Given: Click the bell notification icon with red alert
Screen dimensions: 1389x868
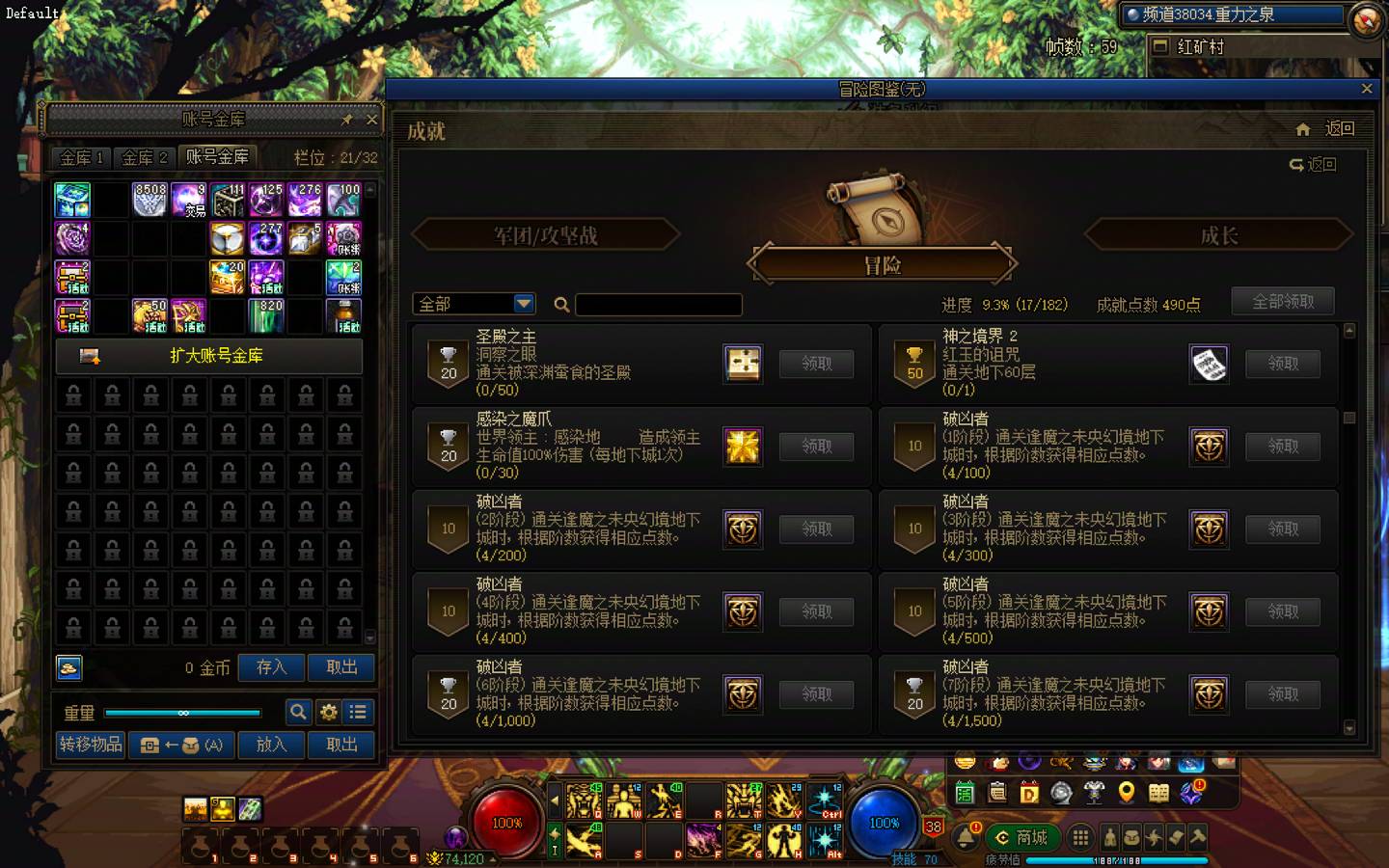Looking at the screenshot, I should (968, 835).
